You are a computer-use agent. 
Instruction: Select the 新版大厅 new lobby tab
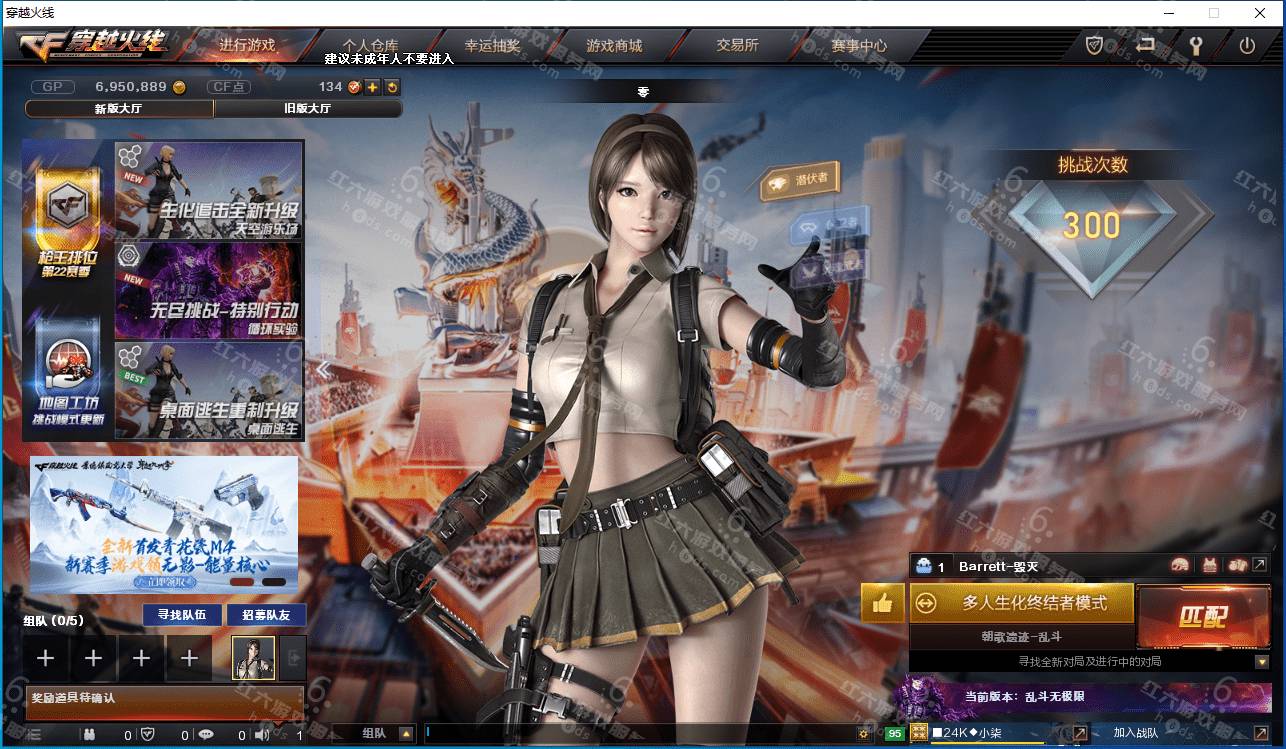[119, 109]
